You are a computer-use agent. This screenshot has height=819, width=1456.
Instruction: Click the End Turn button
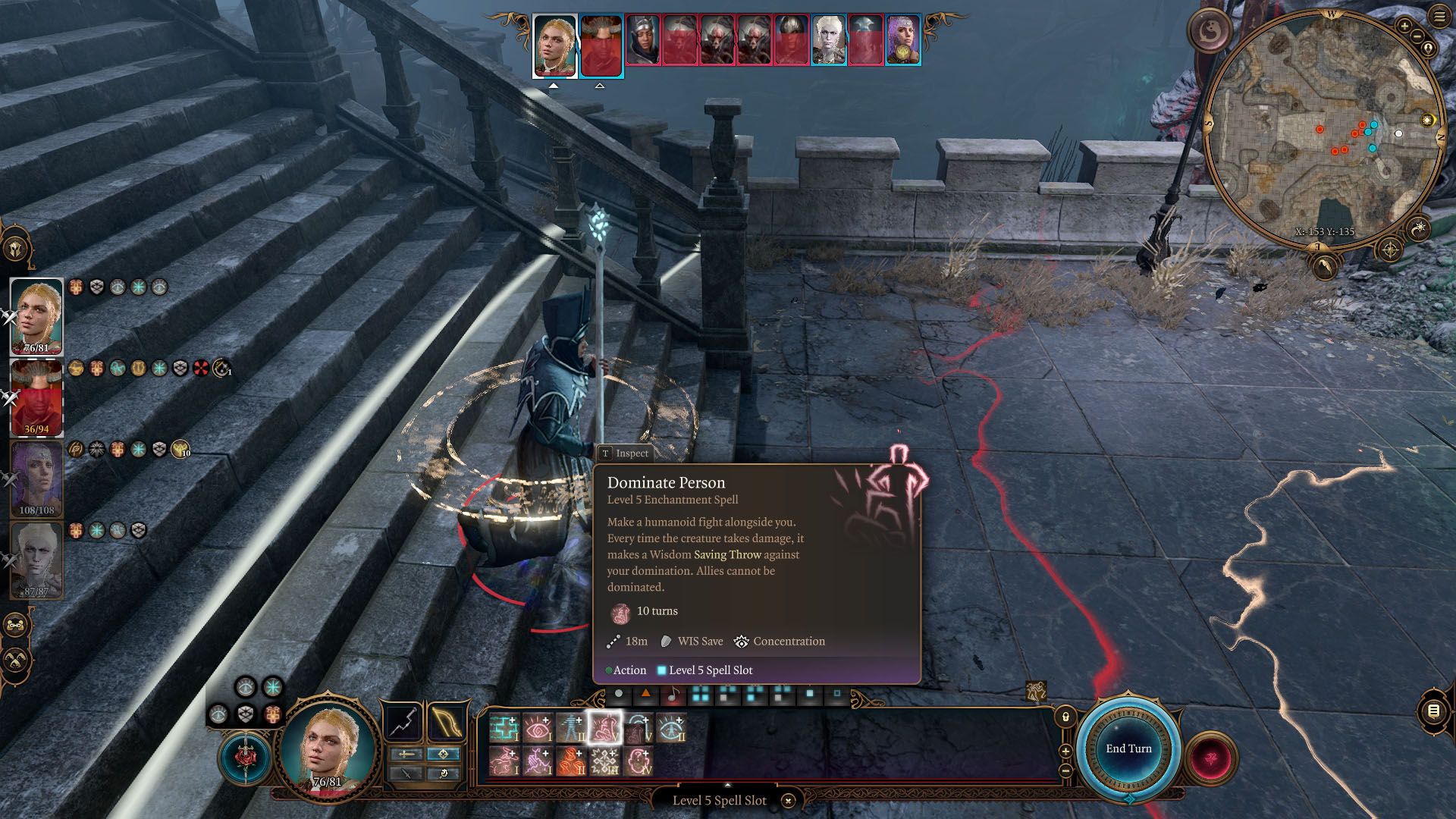pyautogui.click(x=1128, y=748)
